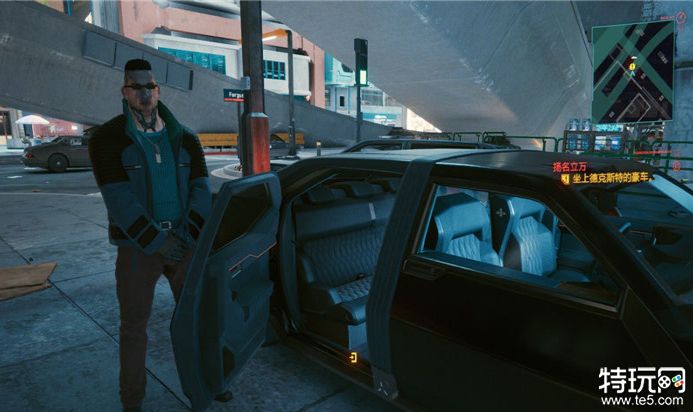
Task: Select the yellow quest marker on the minimap
Action: 632,64
